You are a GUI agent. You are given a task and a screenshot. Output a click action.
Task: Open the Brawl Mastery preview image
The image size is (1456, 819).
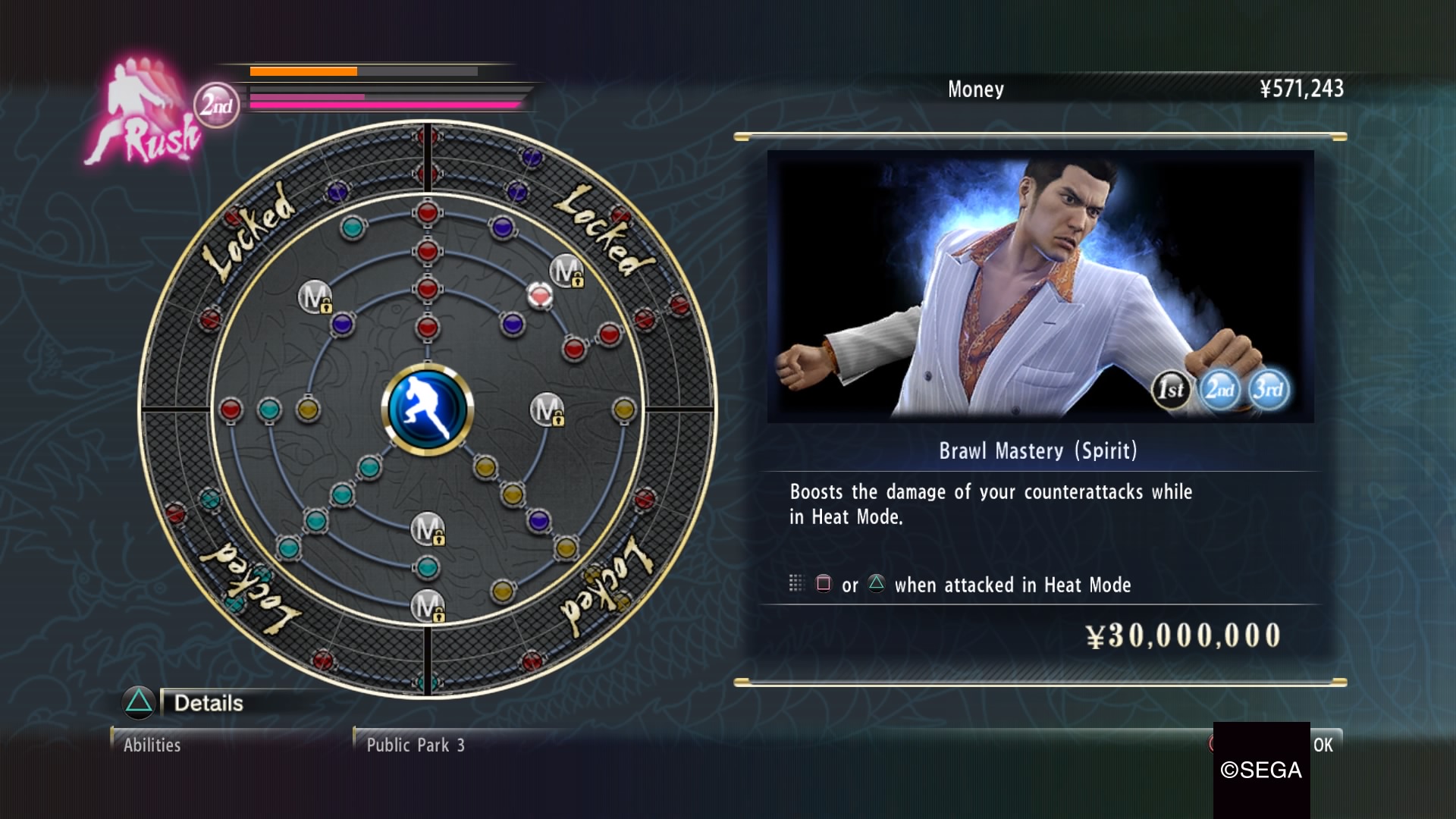[1040, 286]
